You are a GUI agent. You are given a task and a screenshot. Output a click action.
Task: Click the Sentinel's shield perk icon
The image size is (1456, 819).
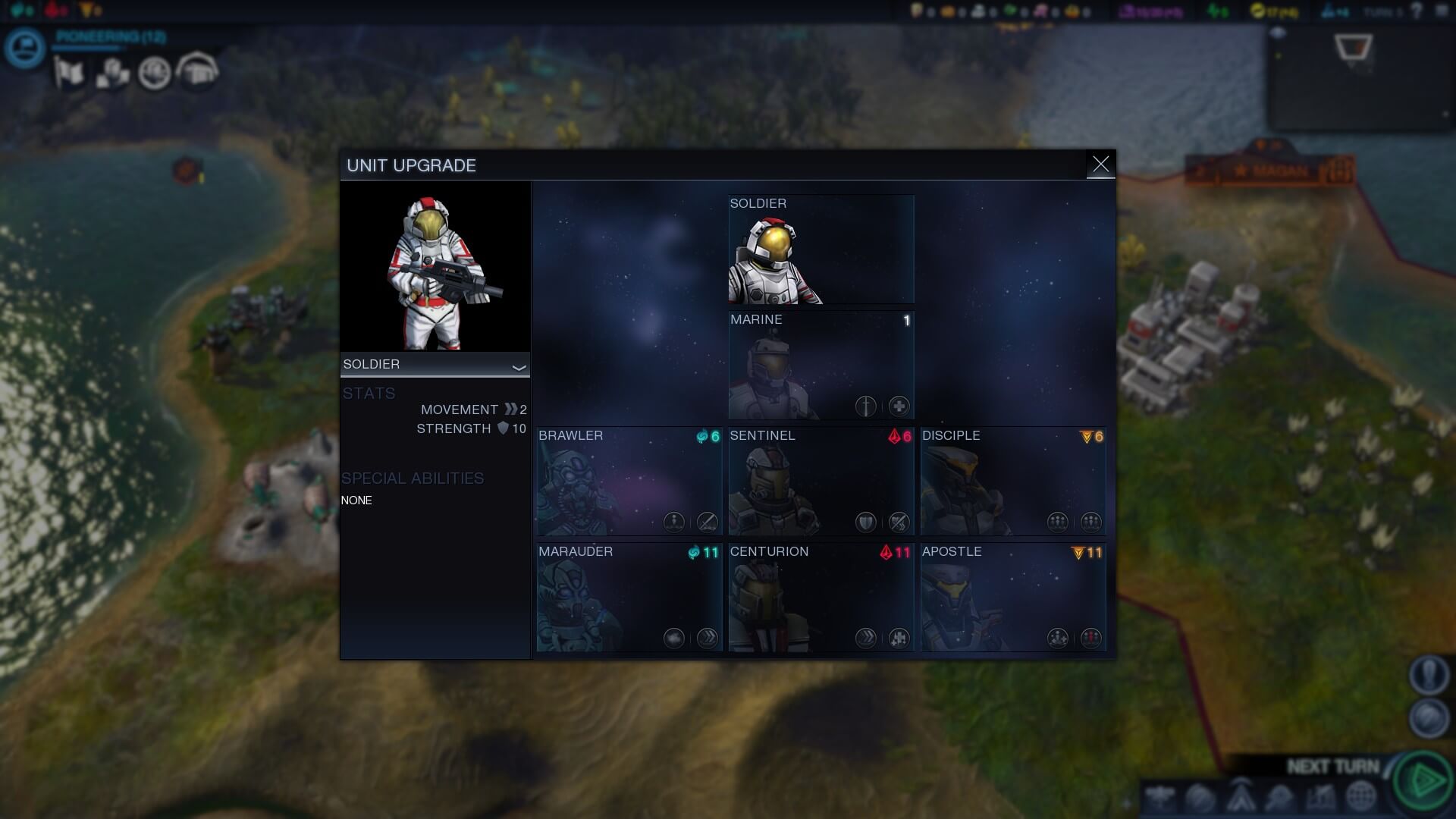[865, 522]
